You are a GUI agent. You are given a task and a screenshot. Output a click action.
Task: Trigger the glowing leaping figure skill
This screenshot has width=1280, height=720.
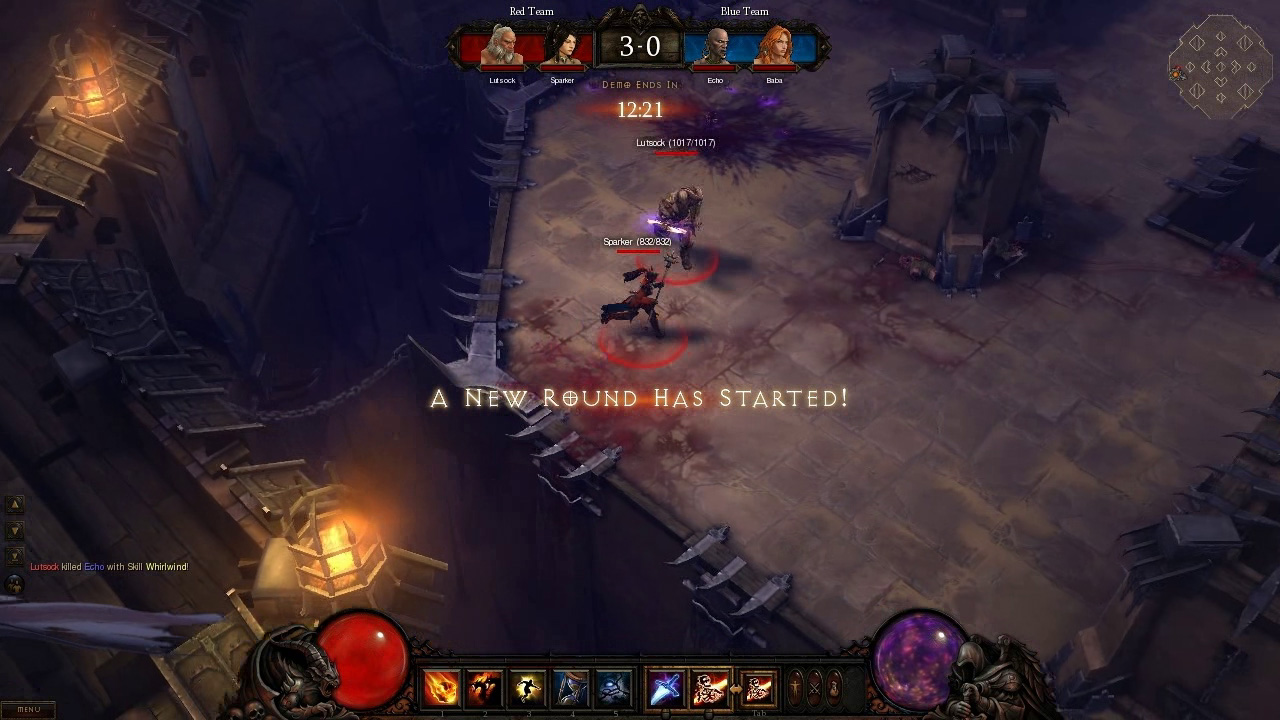[526, 689]
